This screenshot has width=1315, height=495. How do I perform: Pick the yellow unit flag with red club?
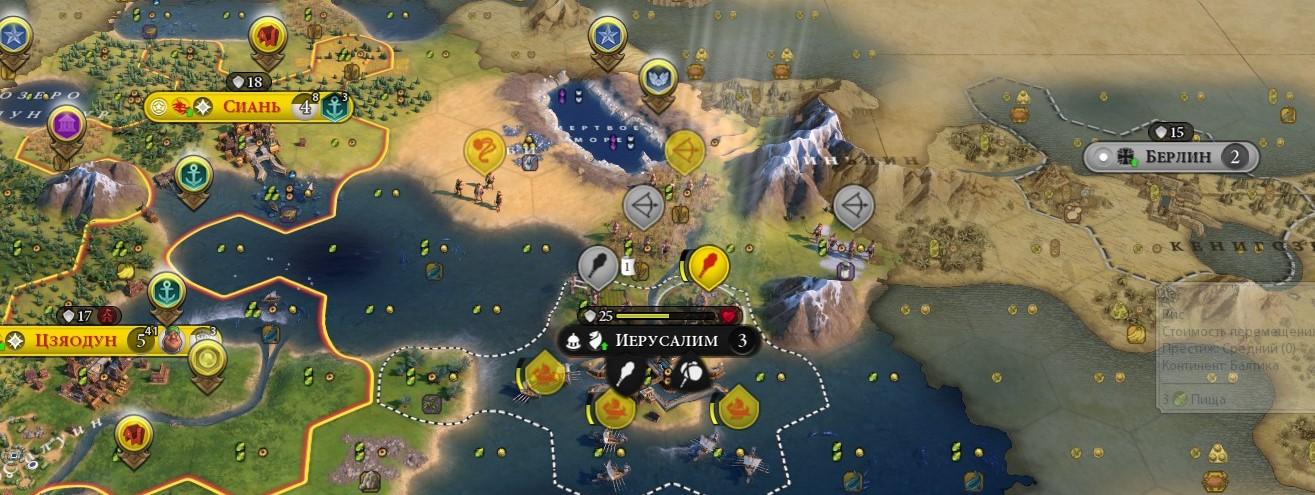[x=709, y=266]
